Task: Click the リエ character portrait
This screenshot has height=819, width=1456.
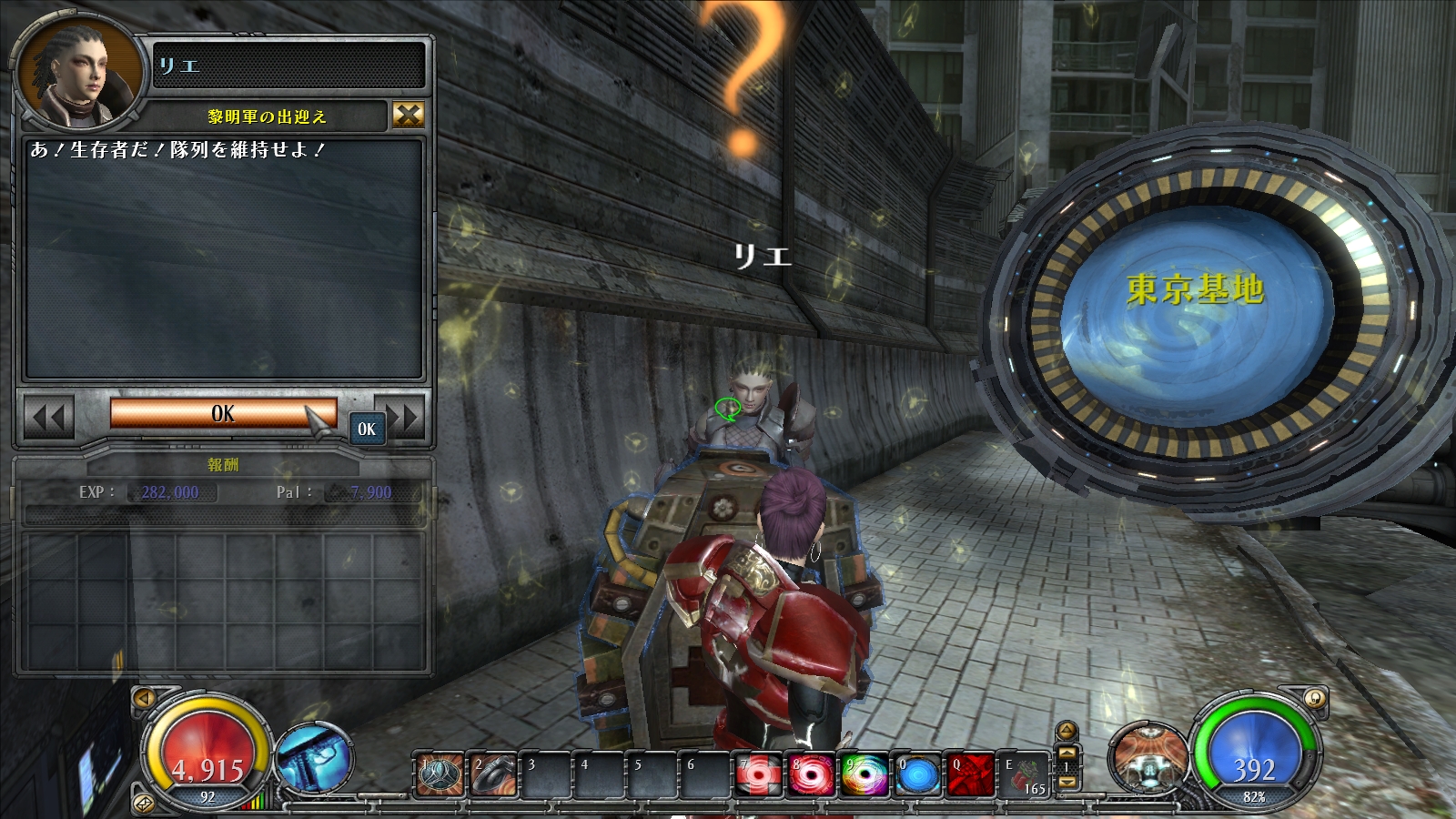Action: pos(79,75)
